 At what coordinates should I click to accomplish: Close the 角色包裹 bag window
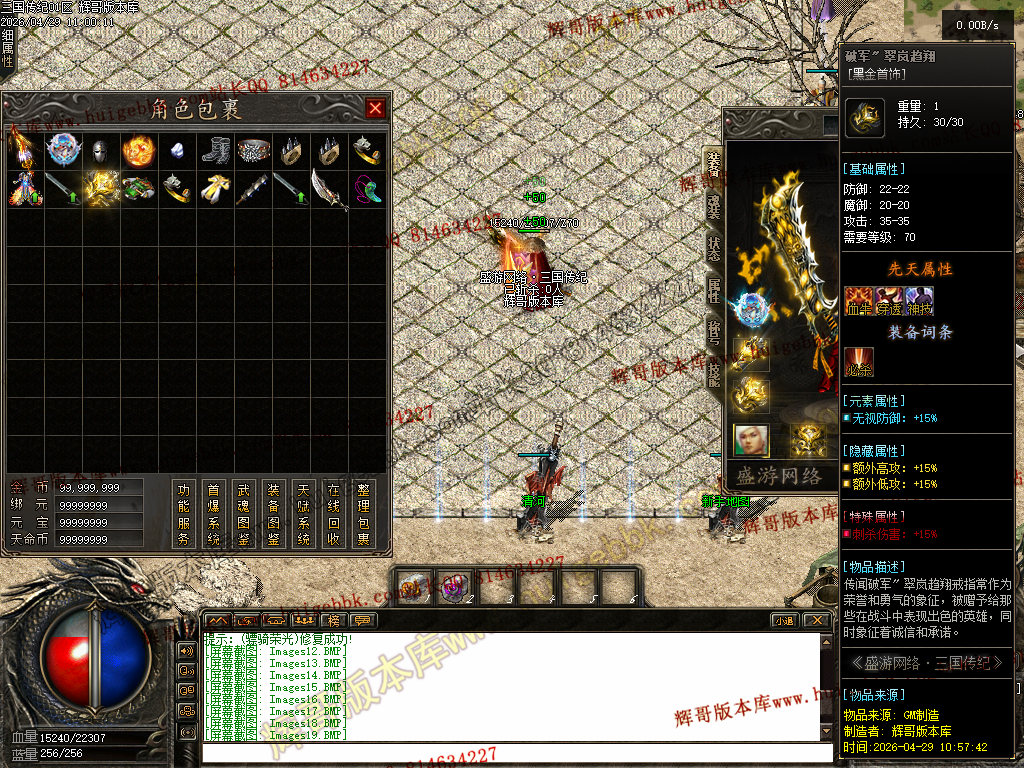(375, 108)
